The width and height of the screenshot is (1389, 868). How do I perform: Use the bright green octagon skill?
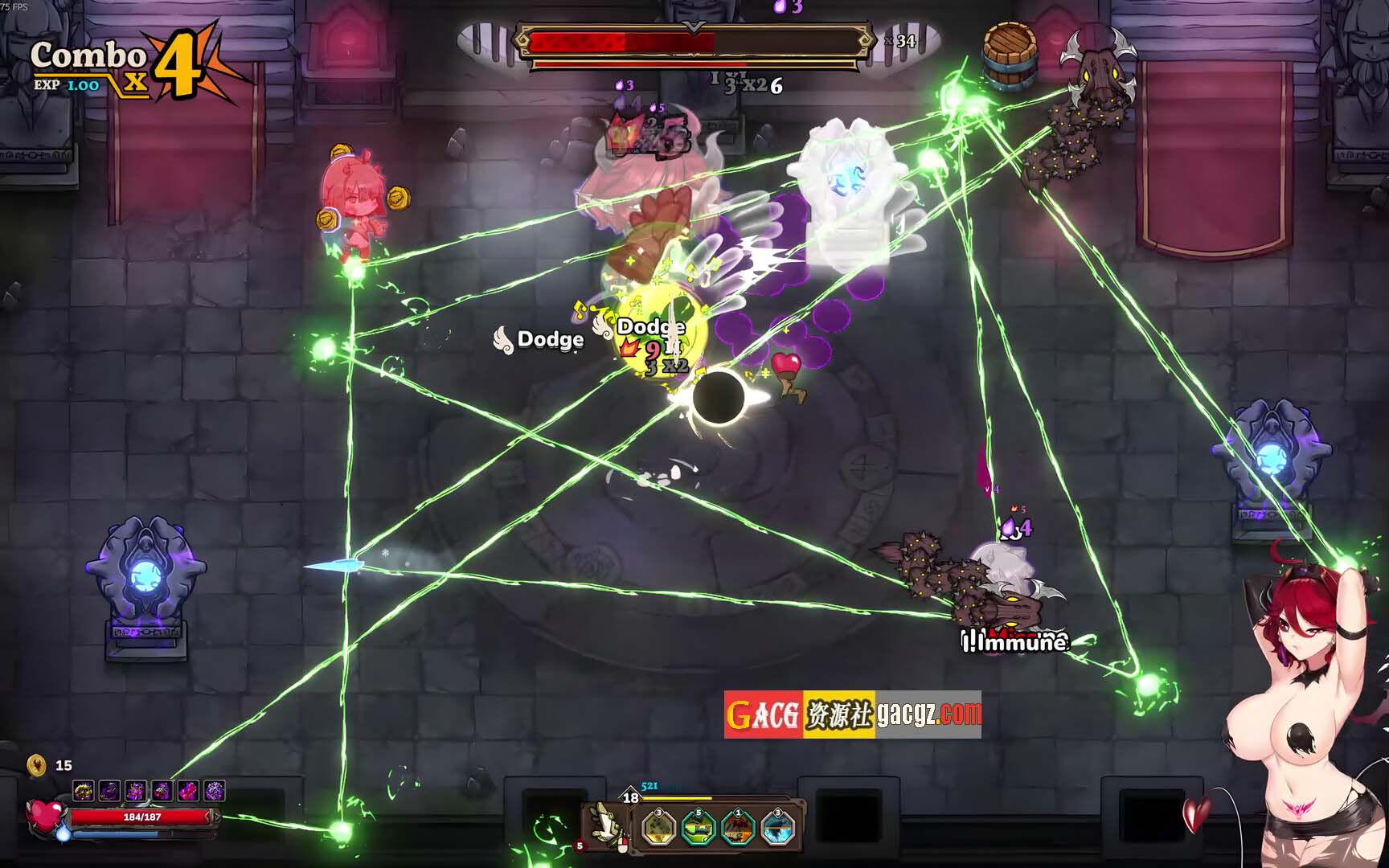point(698,828)
